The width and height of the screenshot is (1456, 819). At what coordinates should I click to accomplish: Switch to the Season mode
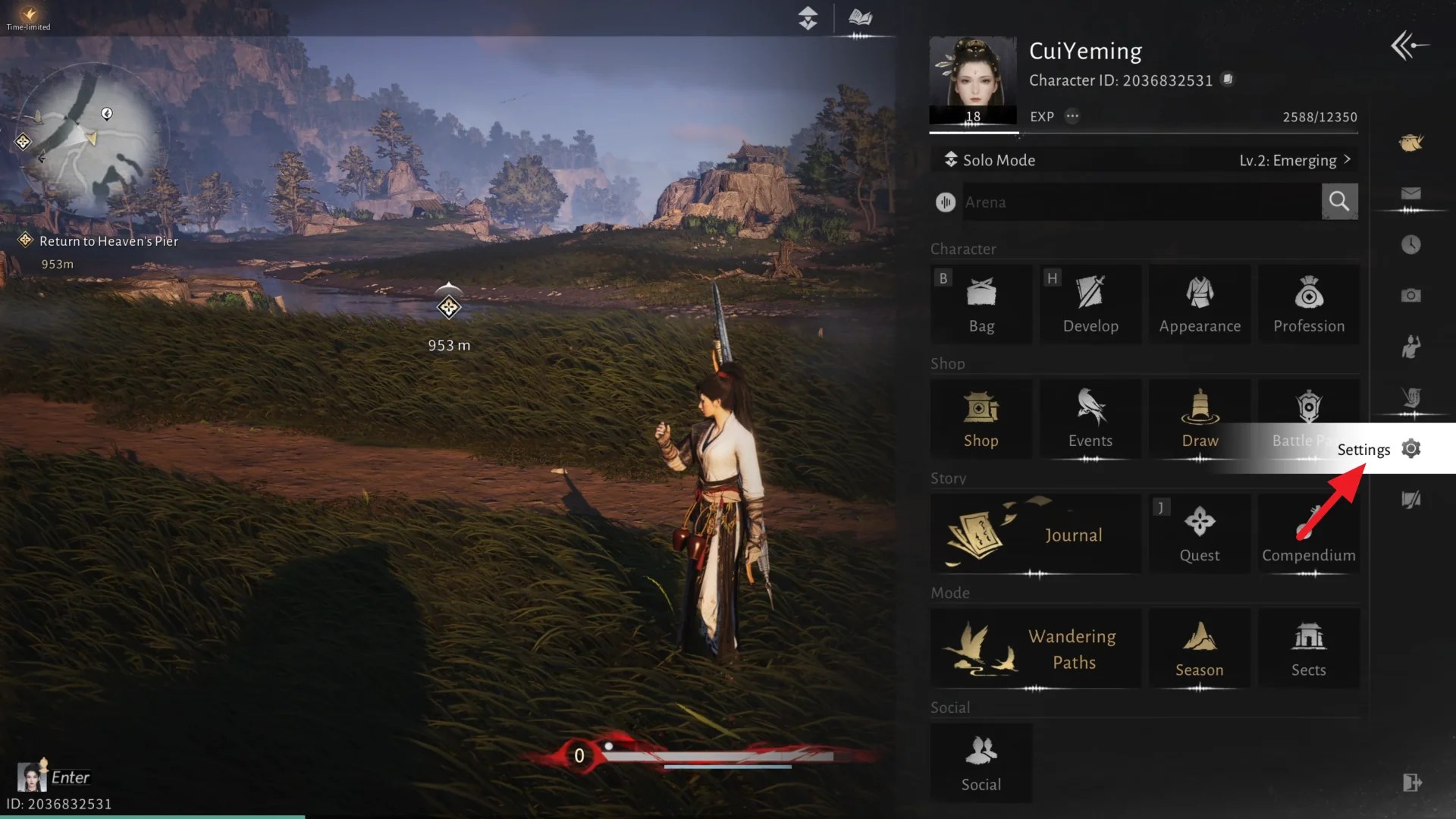click(1199, 648)
